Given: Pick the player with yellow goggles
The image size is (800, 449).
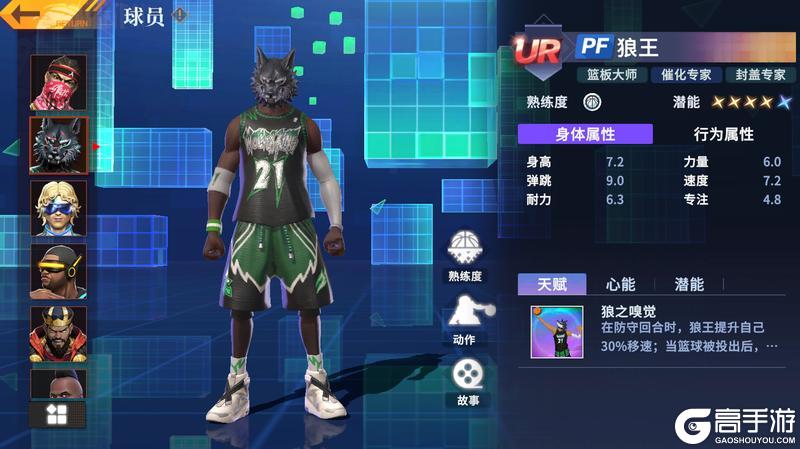Looking at the screenshot, I should coord(58,271).
